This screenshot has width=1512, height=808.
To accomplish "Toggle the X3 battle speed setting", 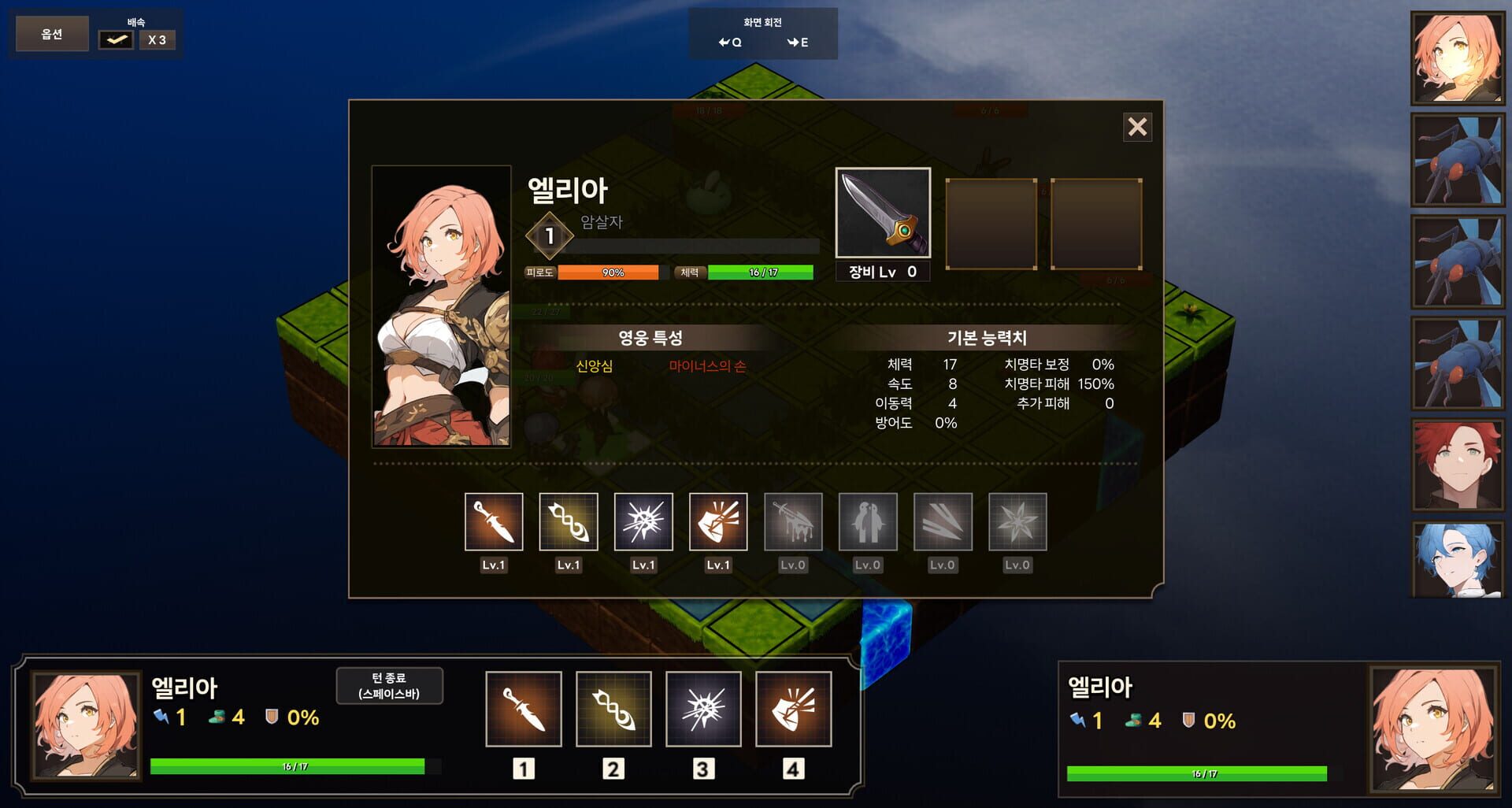I will tap(157, 39).
